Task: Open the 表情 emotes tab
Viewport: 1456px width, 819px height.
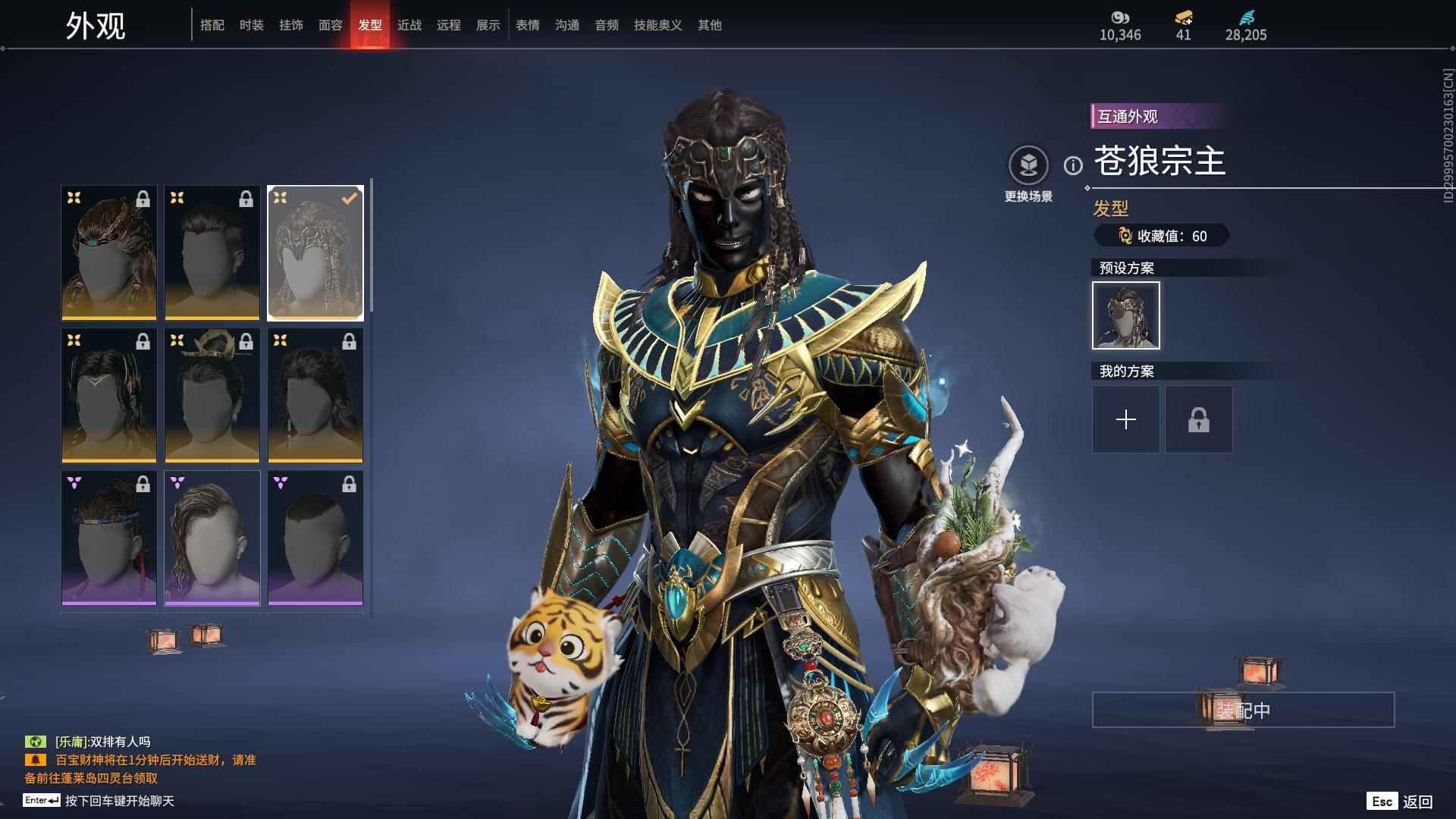Action: [528, 25]
